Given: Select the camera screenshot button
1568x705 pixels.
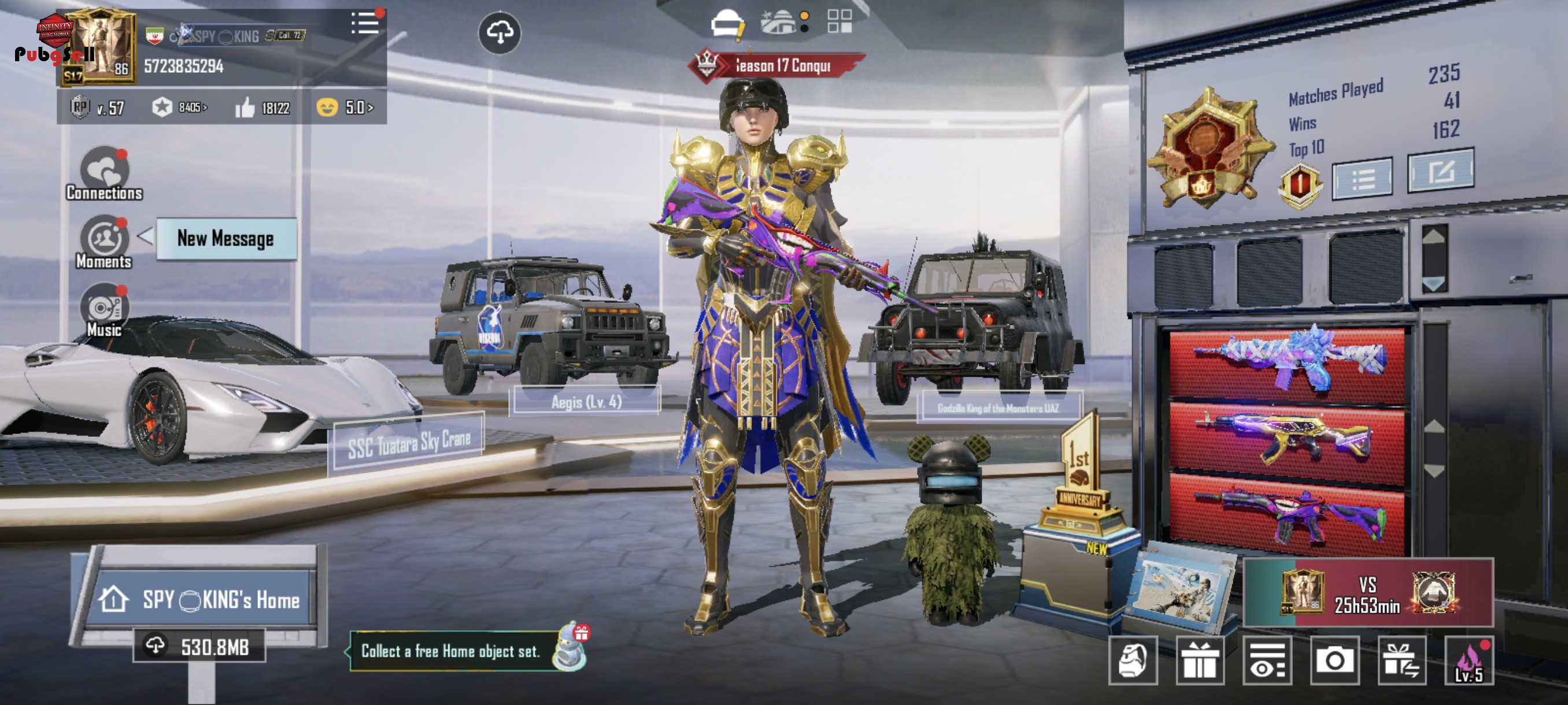Looking at the screenshot, I should pyautogui.click(x=1334, y=661).
